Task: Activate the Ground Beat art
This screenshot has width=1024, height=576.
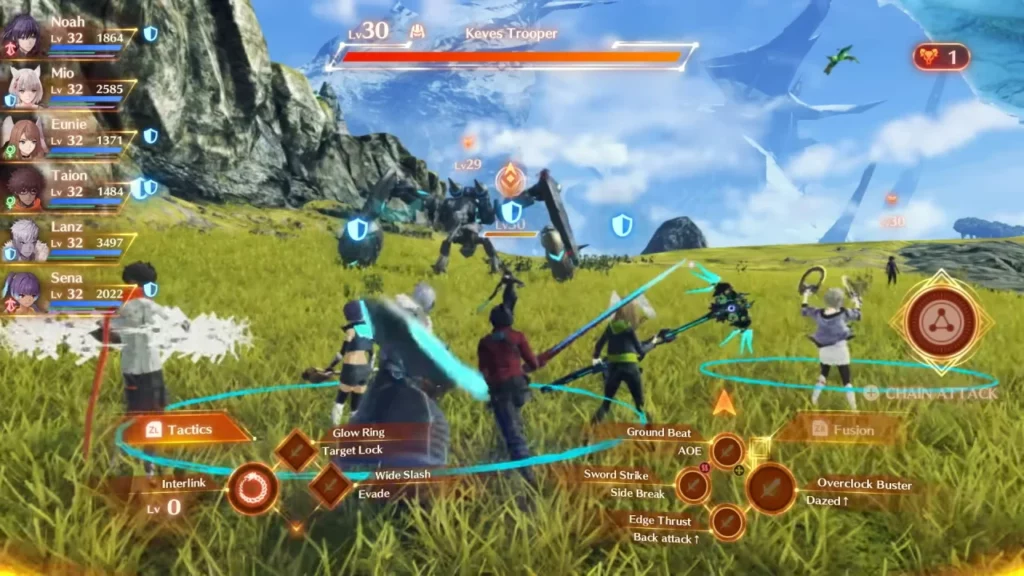Action: click(x=727, y=451)
